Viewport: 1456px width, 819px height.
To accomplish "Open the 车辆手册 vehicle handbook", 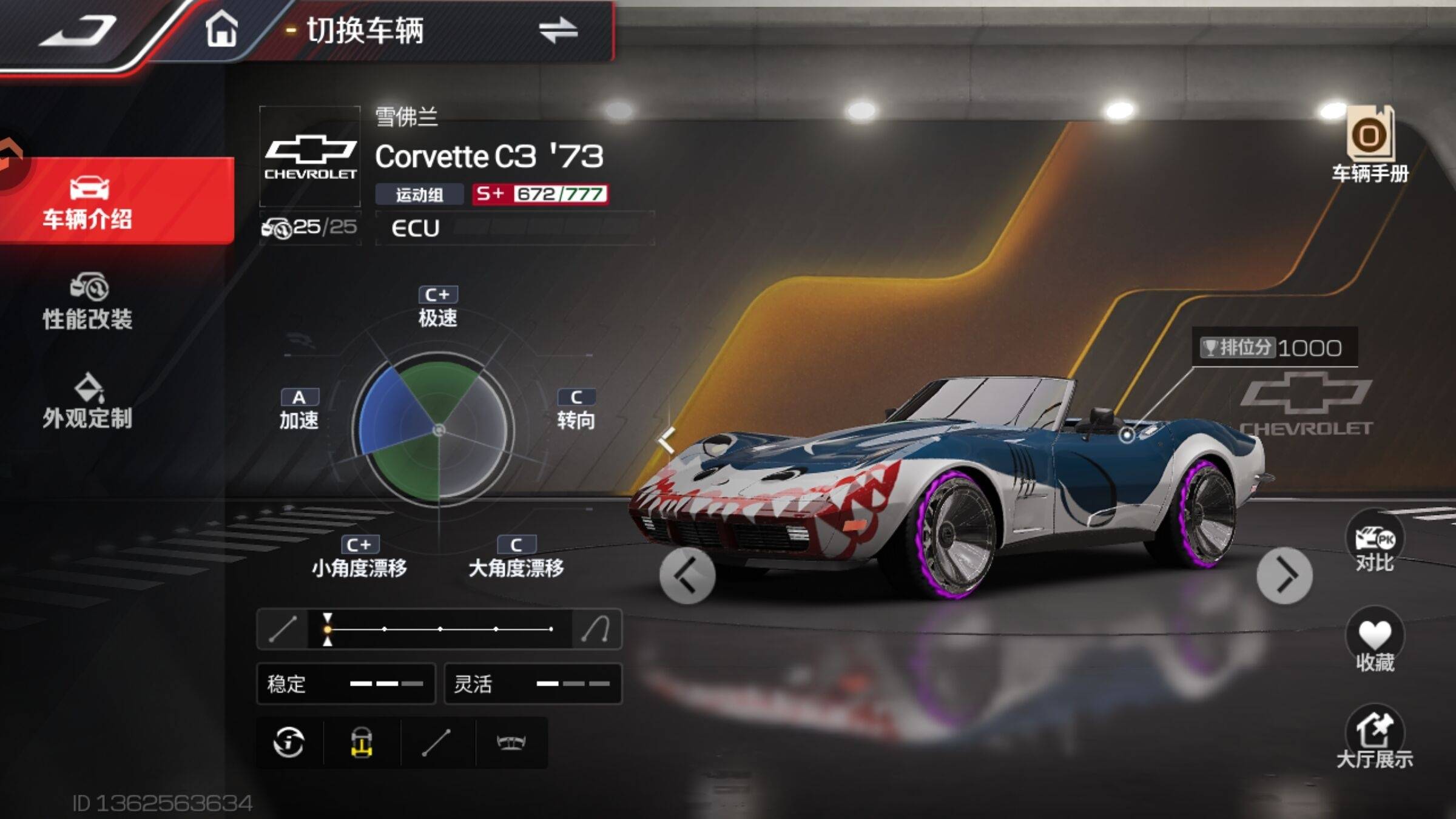I will click(1370, 144).
